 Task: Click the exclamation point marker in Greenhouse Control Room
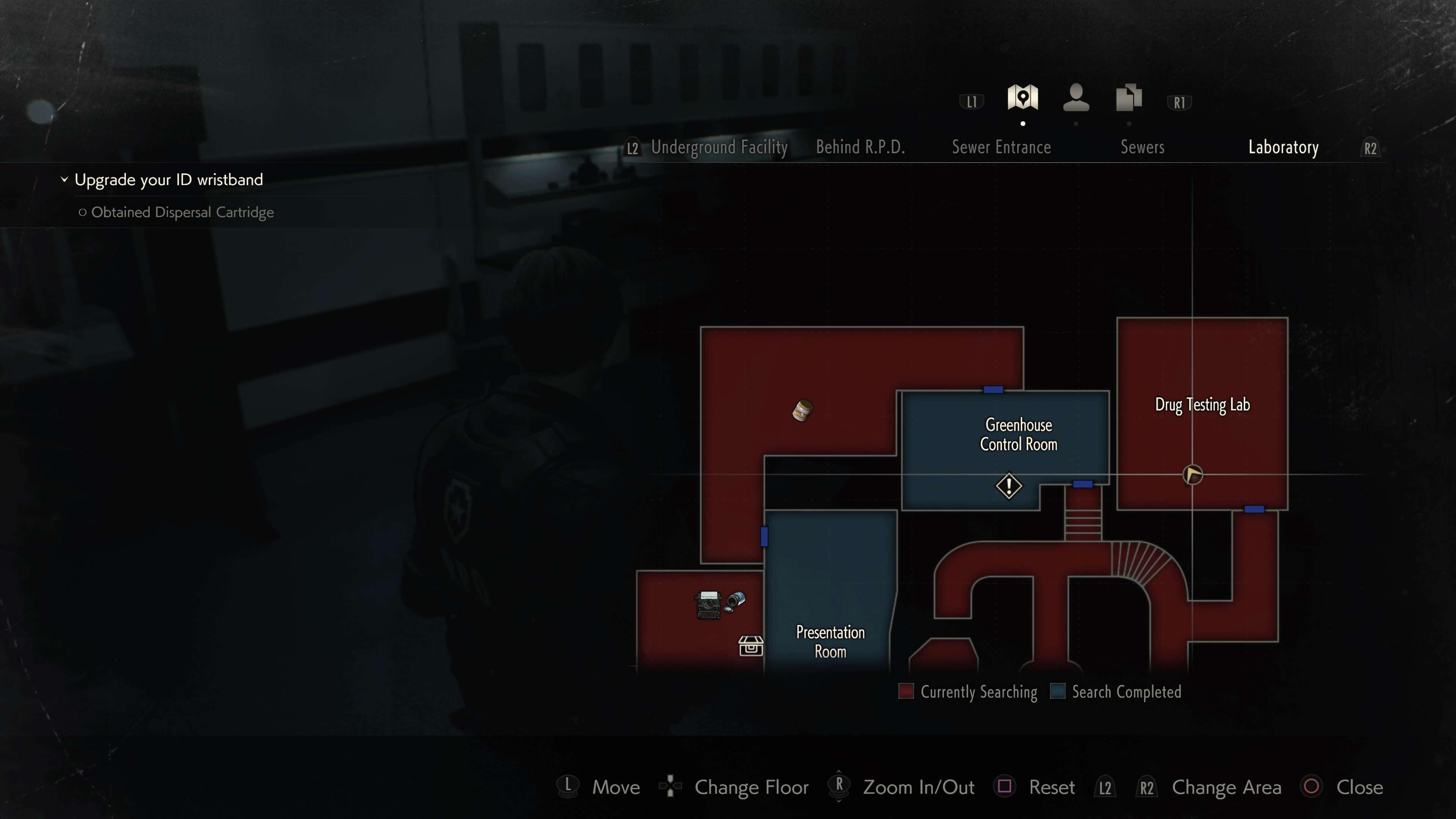coord(1009,486)
